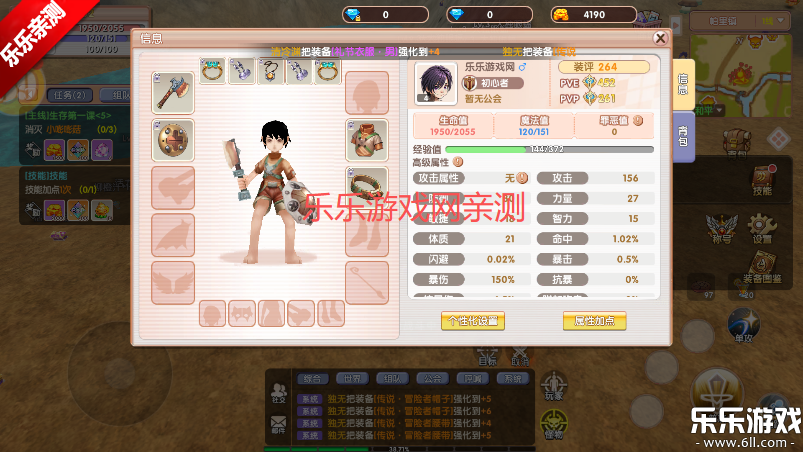Open the 任务(2) quest tab
Image resolution: width=803 pixels, height=452 pixels.
[72, 95]
